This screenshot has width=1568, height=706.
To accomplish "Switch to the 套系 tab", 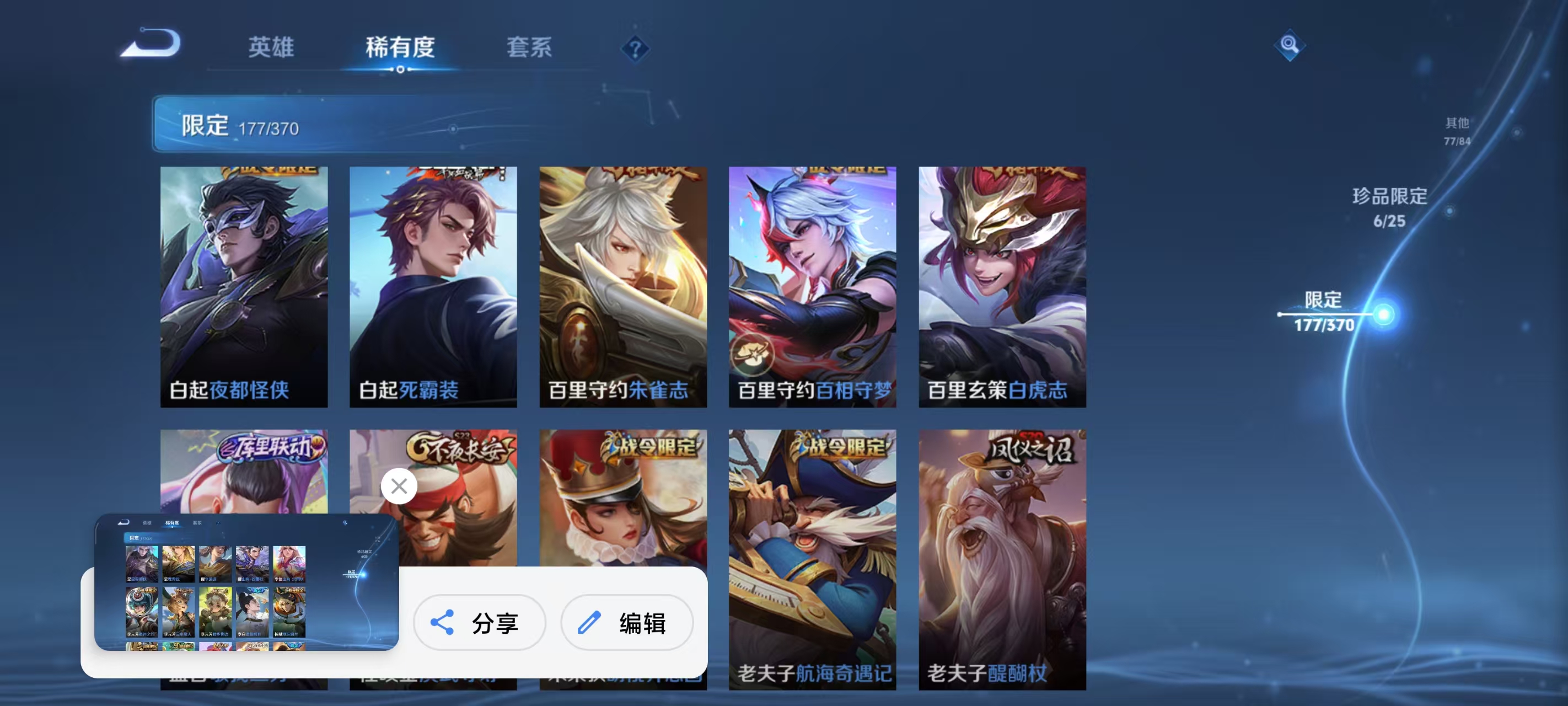I will (529, 47).
